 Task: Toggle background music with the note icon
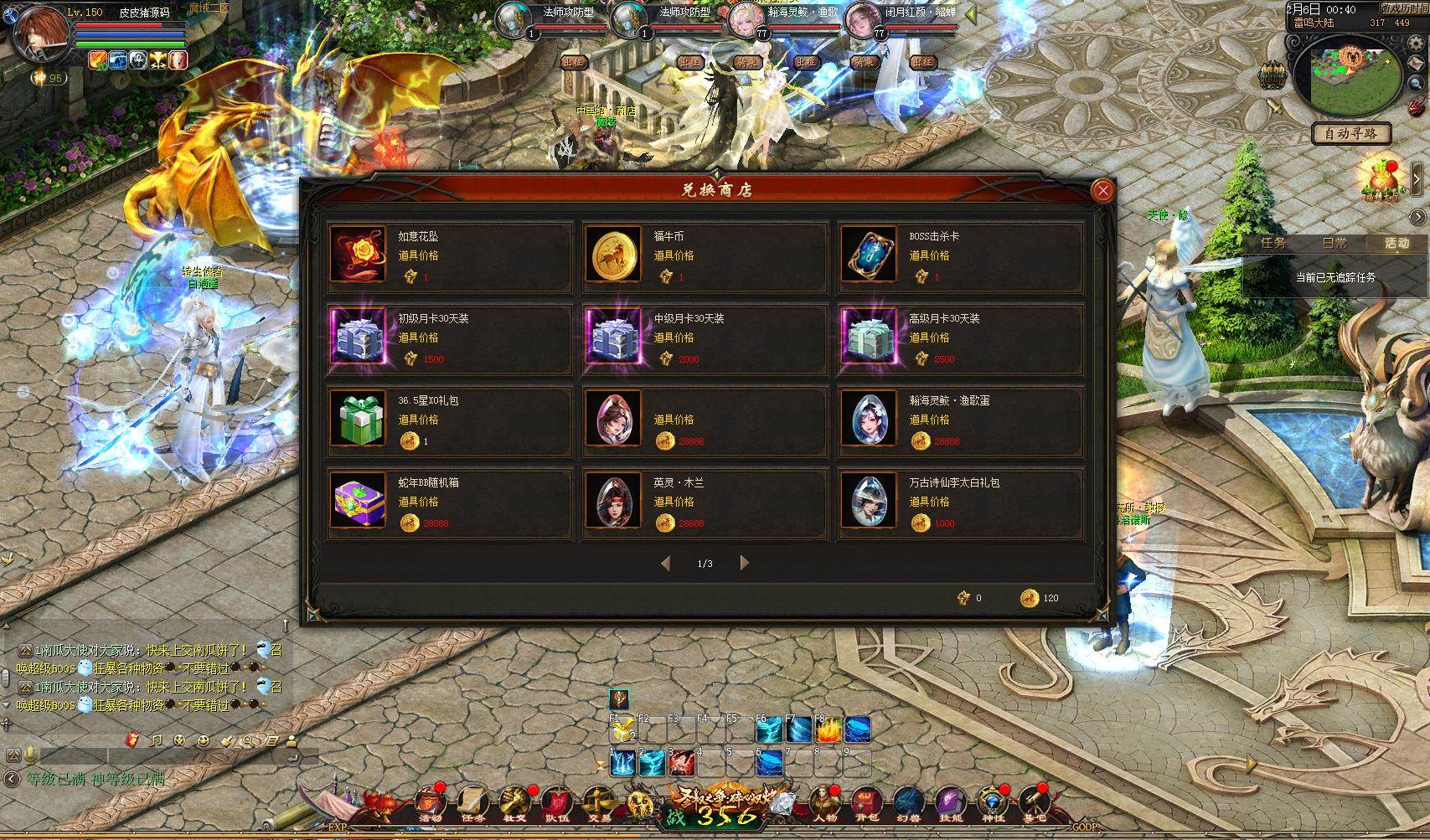(x=156, y=741)
